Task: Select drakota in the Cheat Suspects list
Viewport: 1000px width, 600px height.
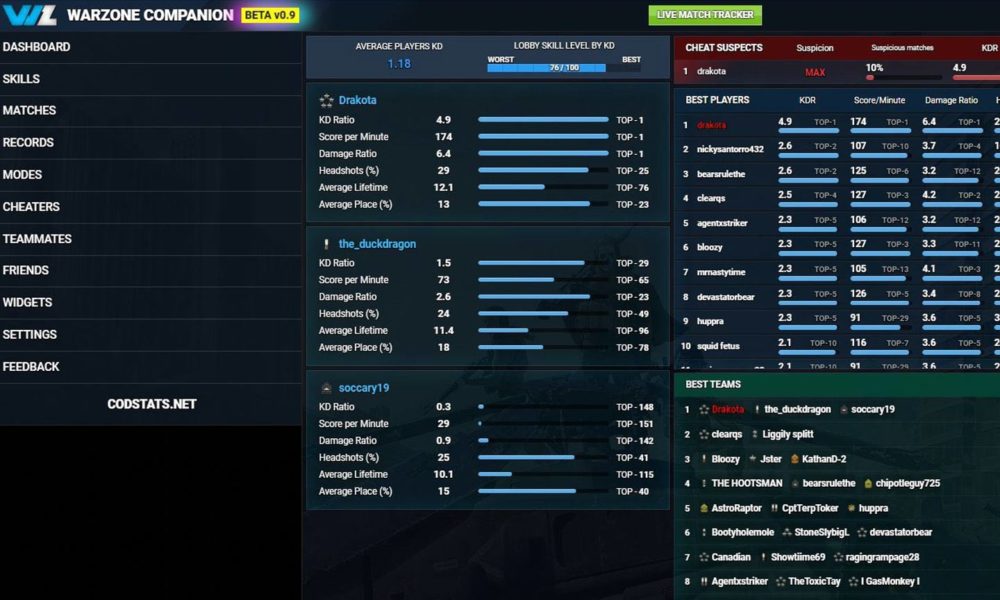Action: (x=711, y=72)
